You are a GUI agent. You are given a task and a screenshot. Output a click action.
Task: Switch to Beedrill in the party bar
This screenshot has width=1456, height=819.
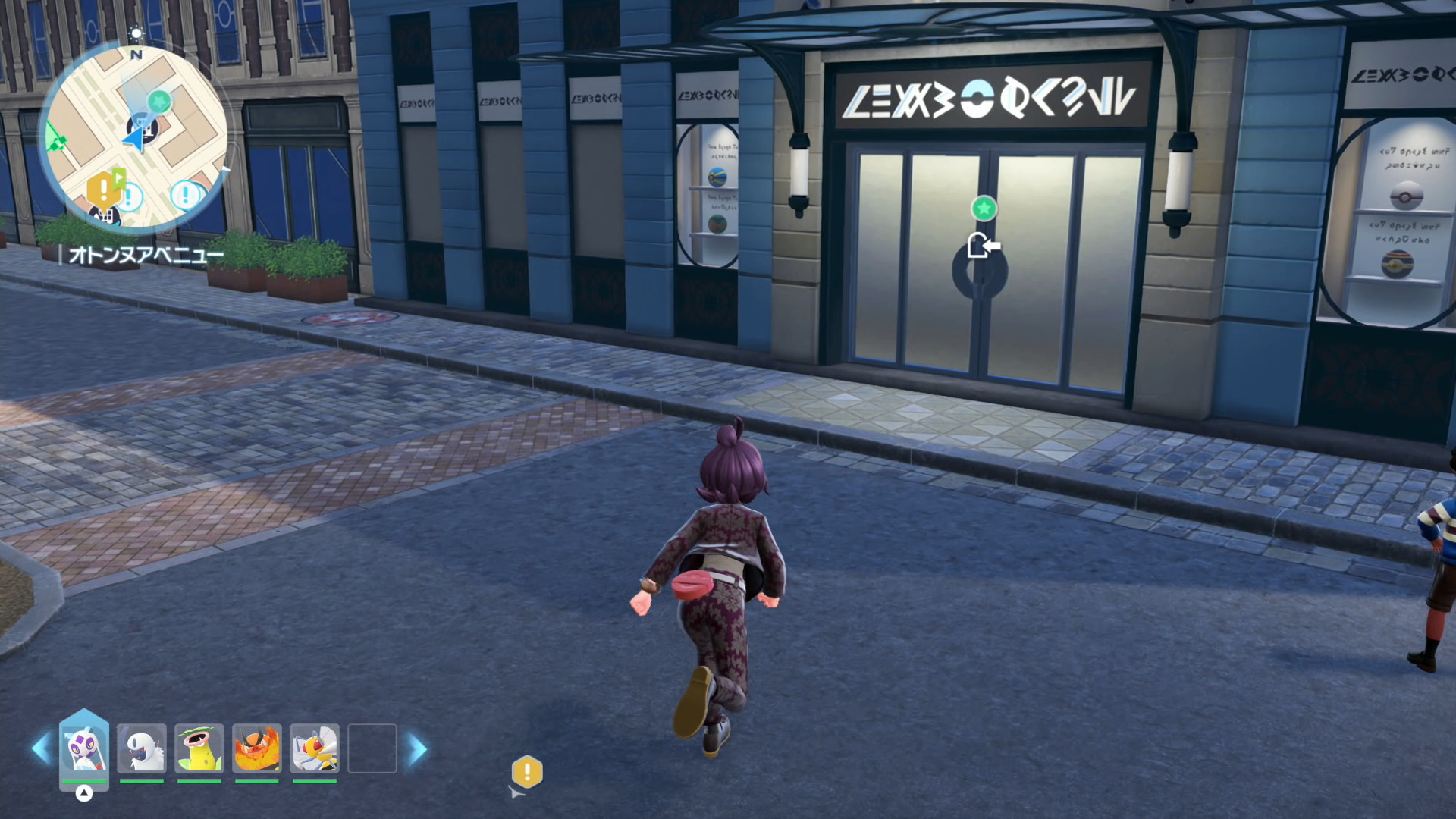(x=314, y=750)
